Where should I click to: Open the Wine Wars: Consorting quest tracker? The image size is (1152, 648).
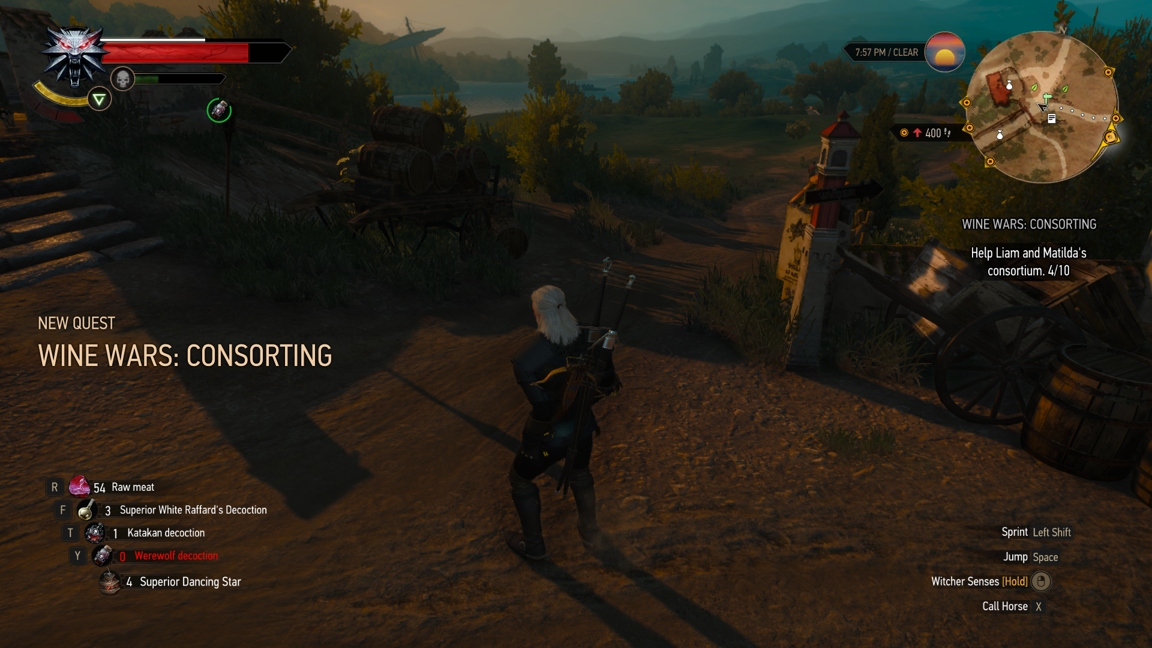pyautogui.click(x=1028, y=225)
